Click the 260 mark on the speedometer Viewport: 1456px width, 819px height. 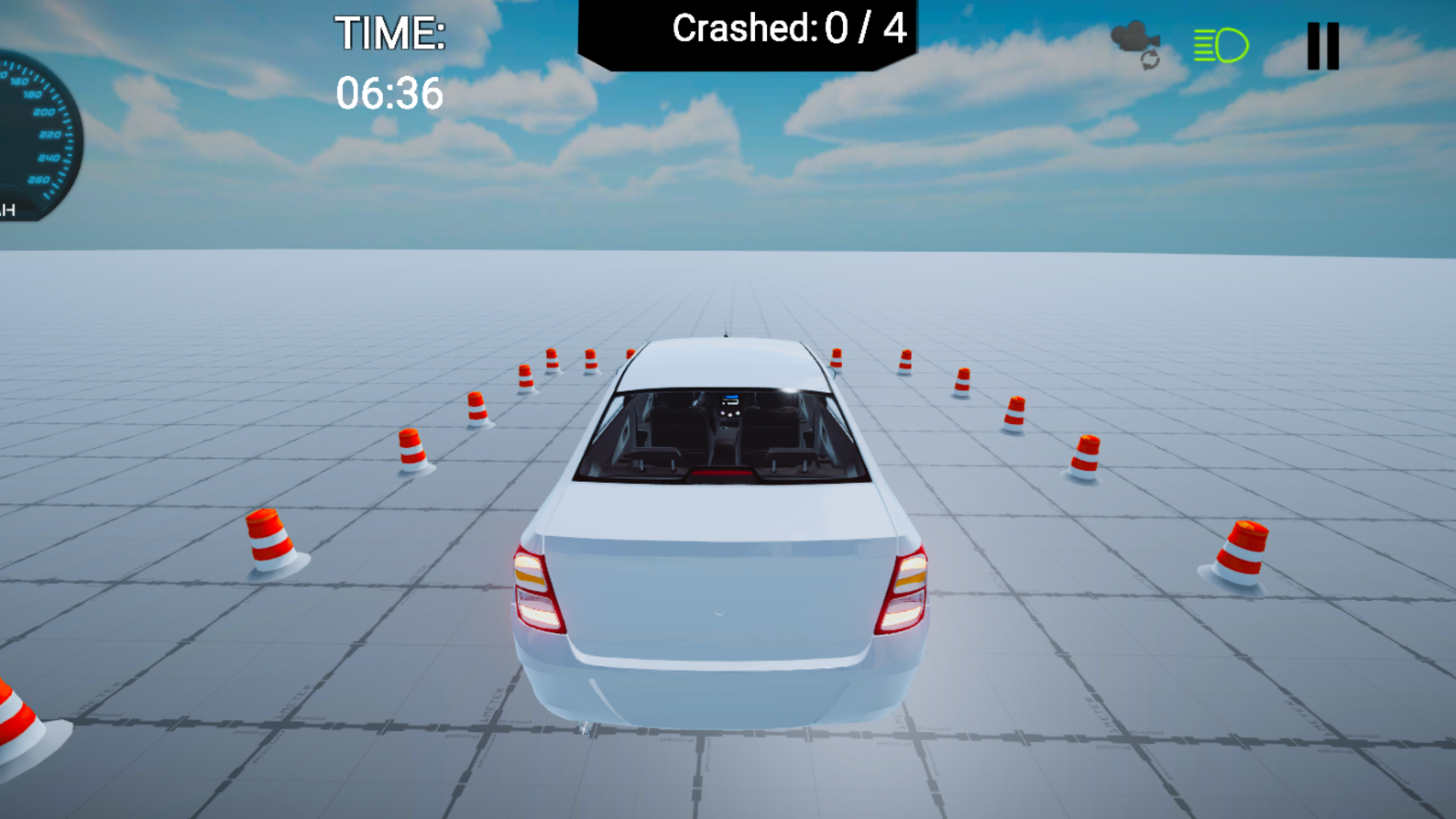tap(37, 180)
